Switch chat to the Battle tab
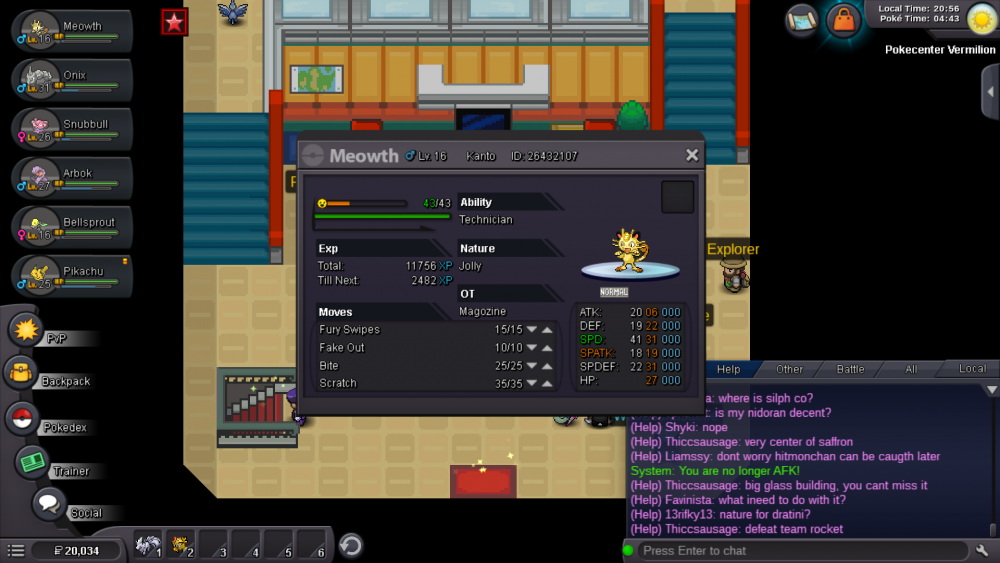Screen dimensions: 1000x563 (x=850, y=369)
